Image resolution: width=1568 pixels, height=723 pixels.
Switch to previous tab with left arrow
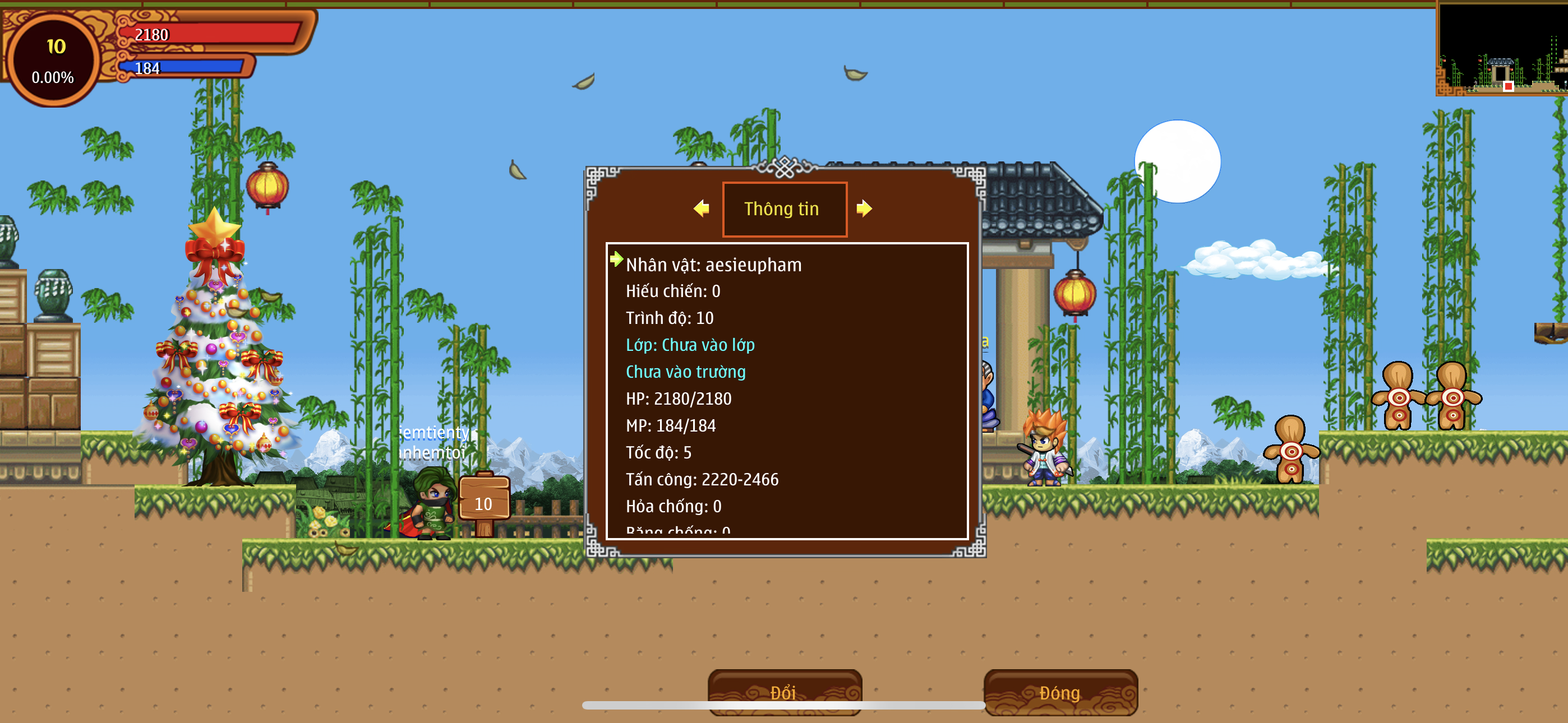click(701, 208)
